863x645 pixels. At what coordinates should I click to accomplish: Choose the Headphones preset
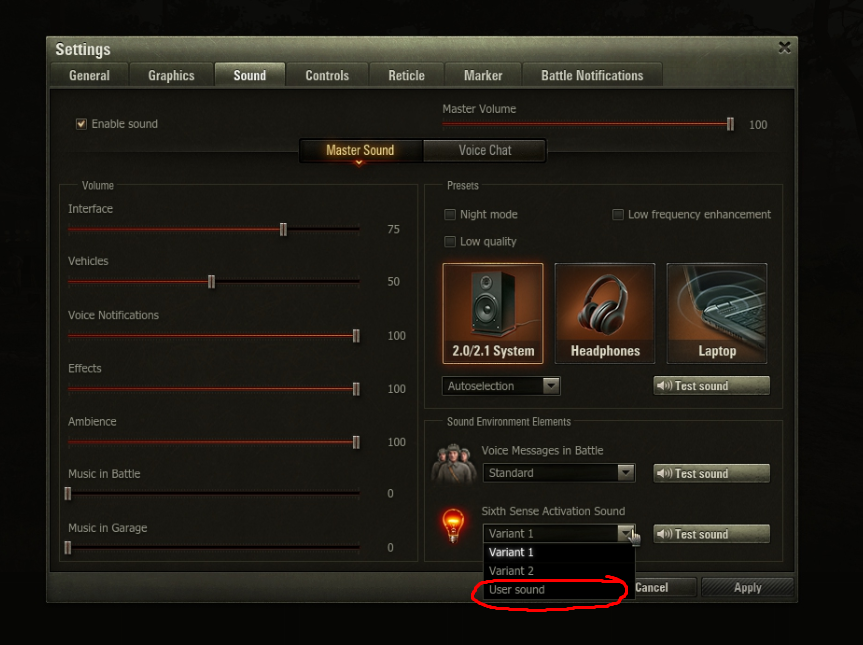605,313
